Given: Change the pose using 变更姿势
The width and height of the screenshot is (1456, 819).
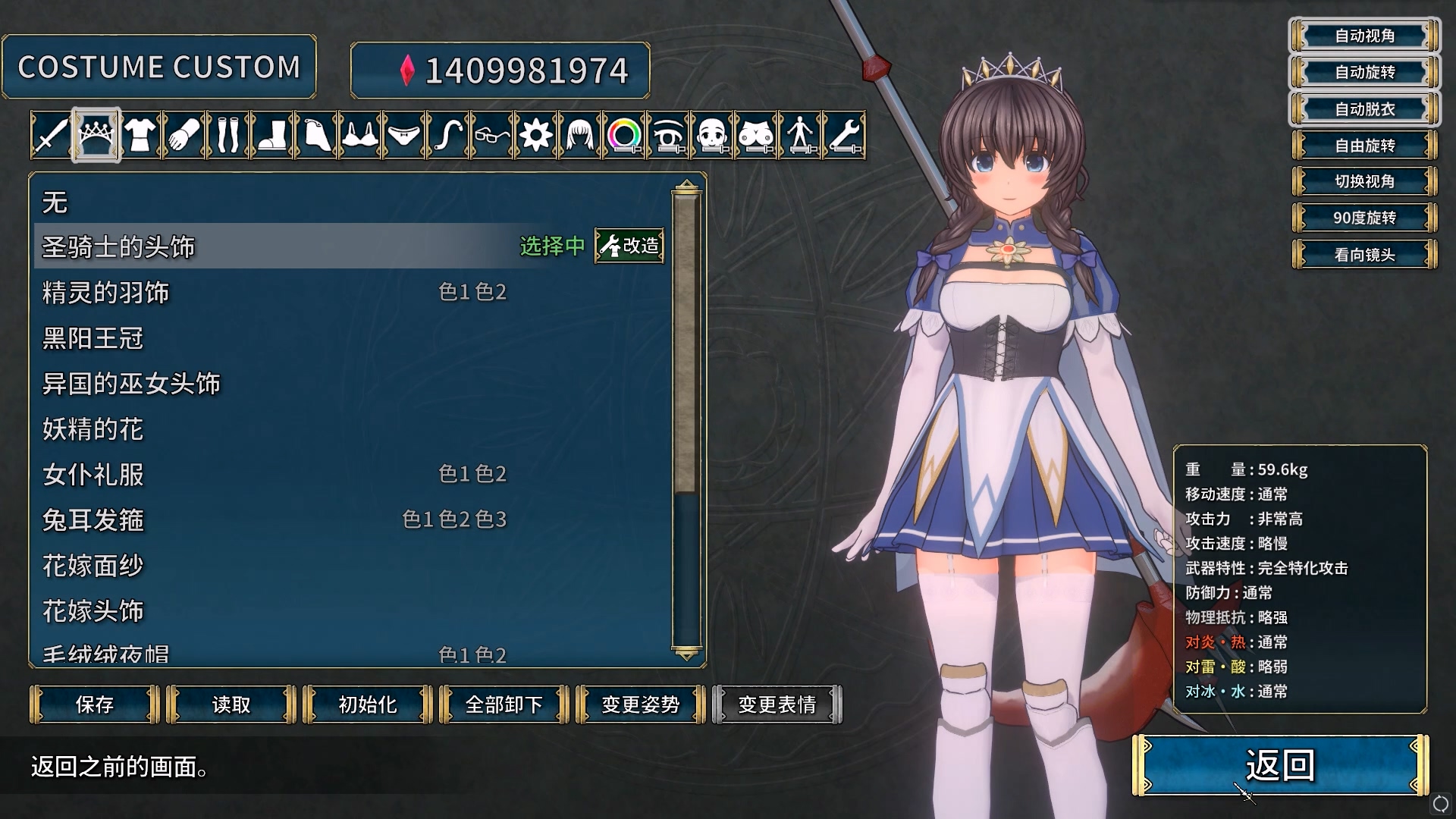Looking at the screenshot, I should 641,704.
